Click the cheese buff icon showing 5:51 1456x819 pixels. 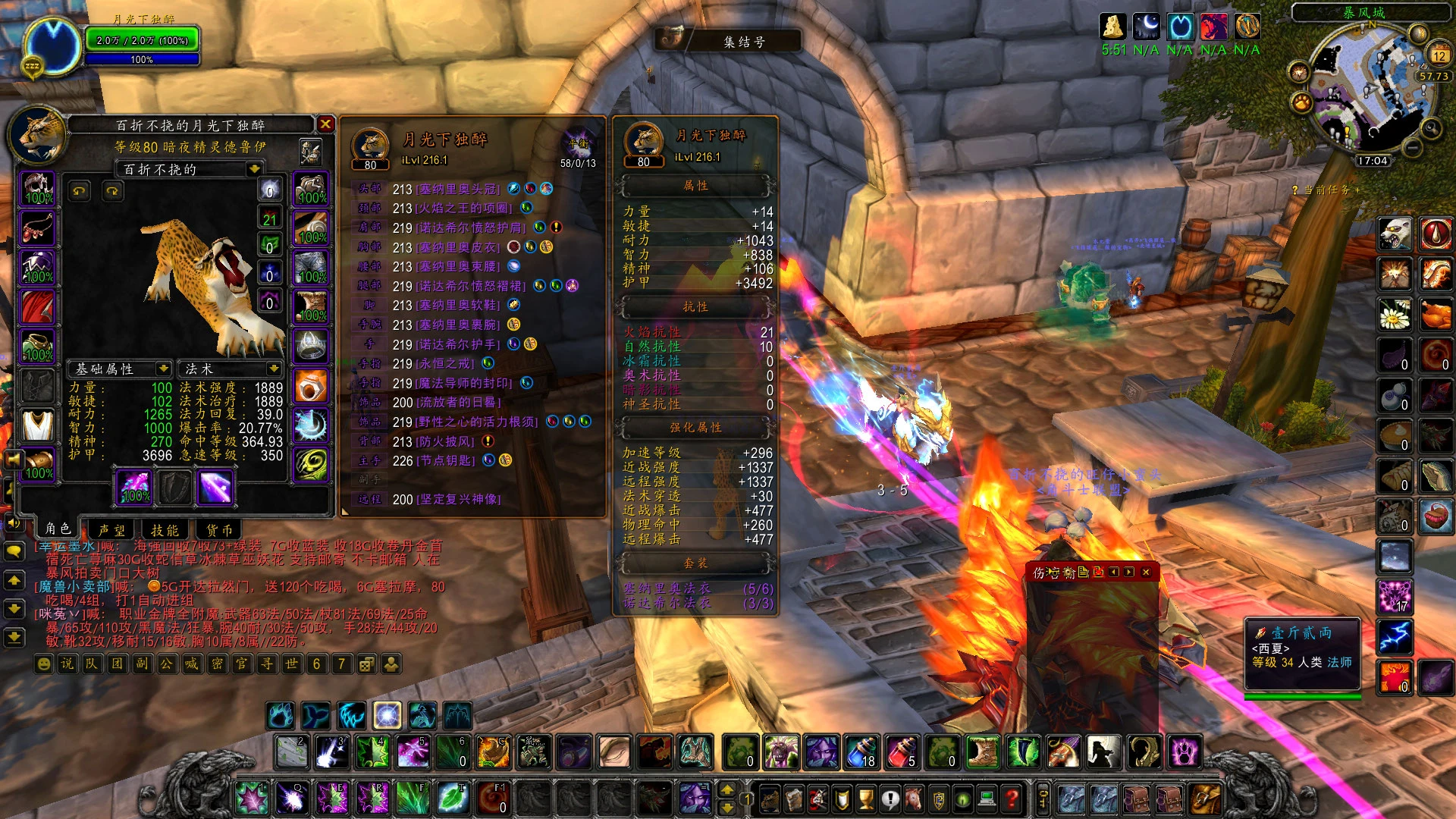(1112, 27)
